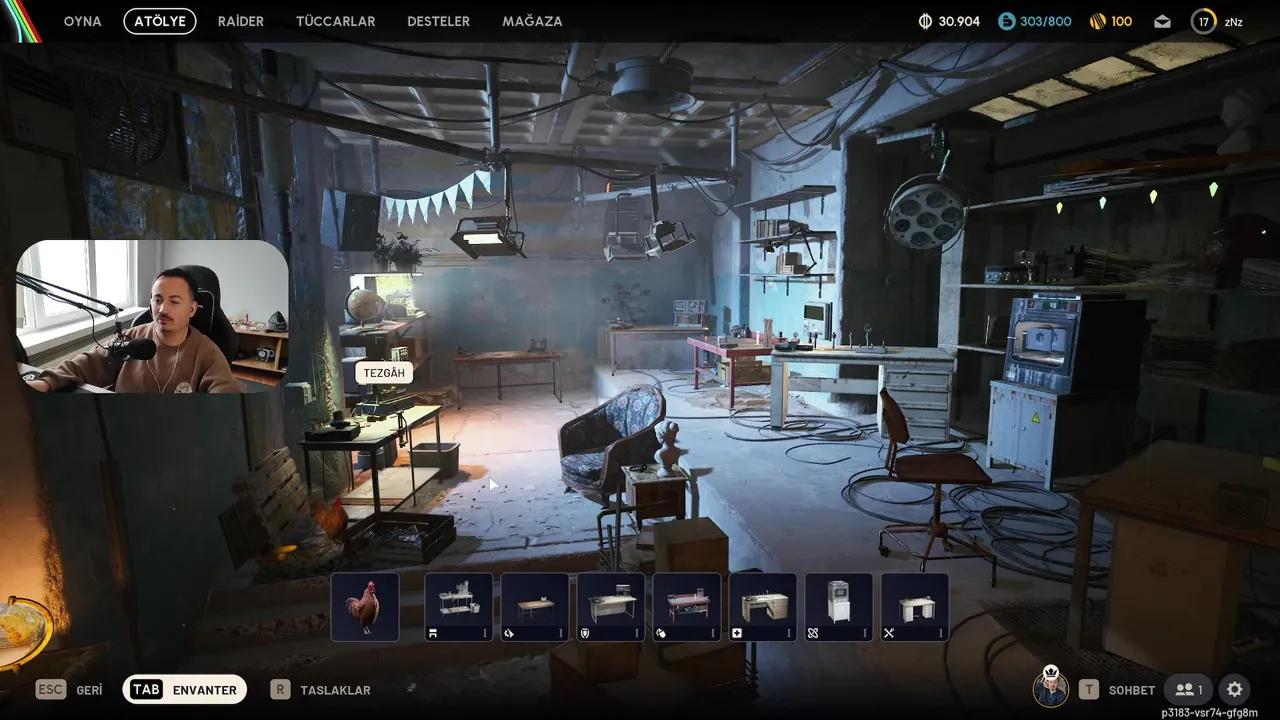Select the rooster slot in the workshop bar
Screen dimensions: 1280x720
pyautogui.click(x=365, y=606)
